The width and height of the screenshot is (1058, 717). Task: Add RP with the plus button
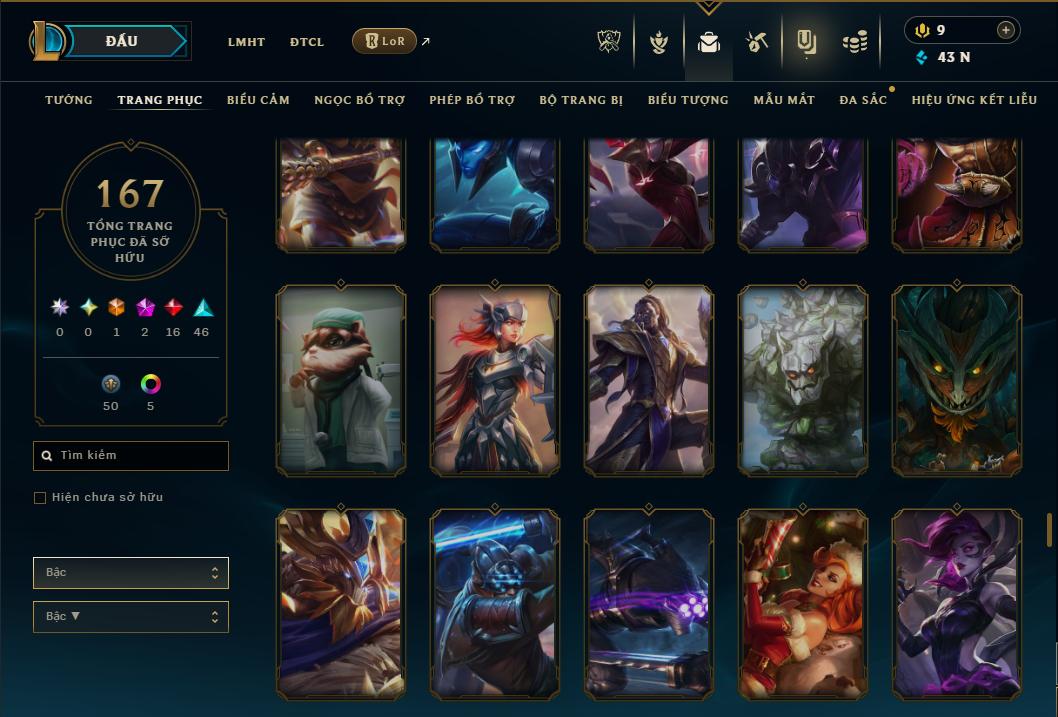tap(1006, 30)
